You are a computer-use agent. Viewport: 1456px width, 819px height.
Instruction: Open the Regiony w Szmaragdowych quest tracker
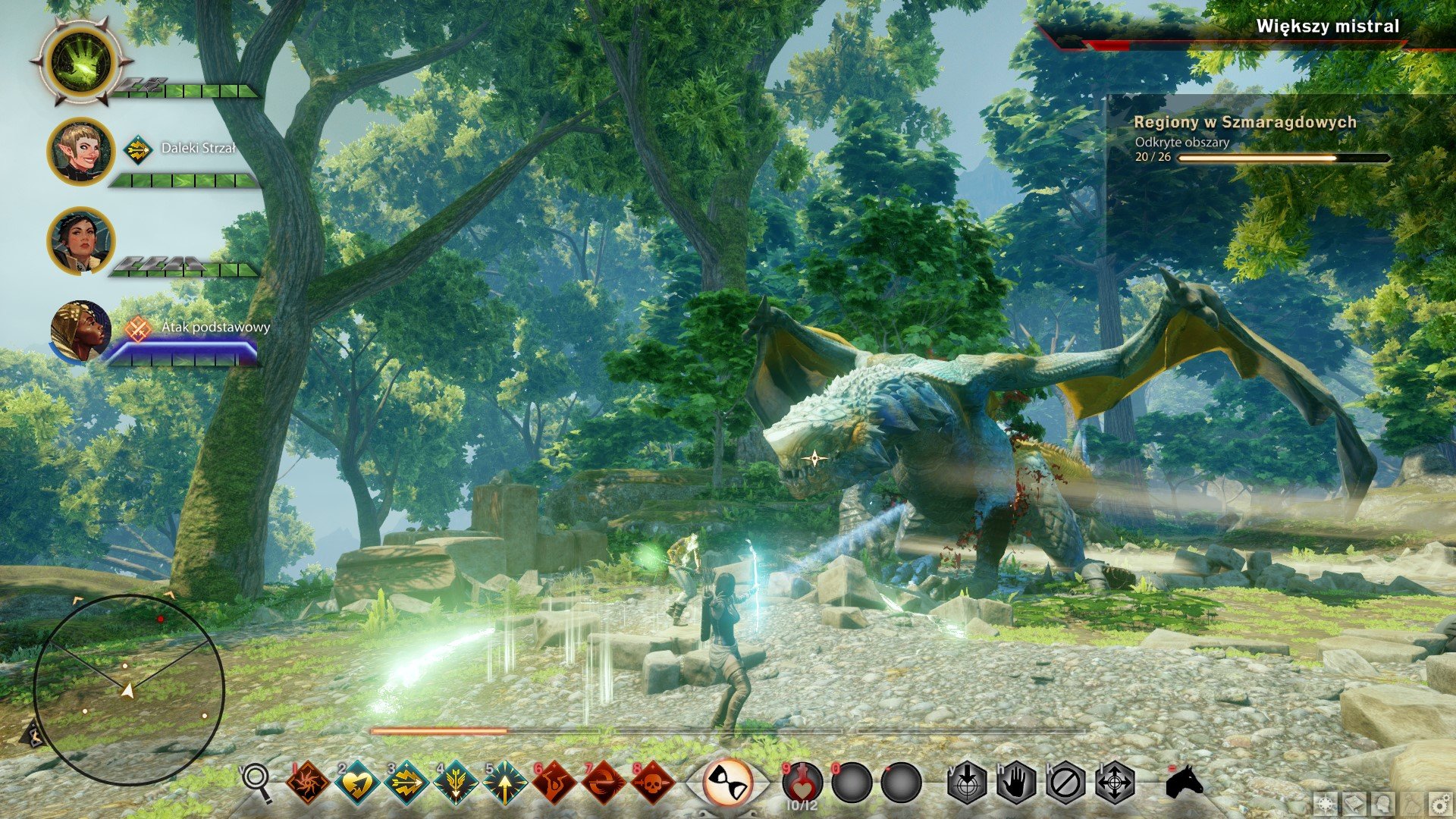1244,122
